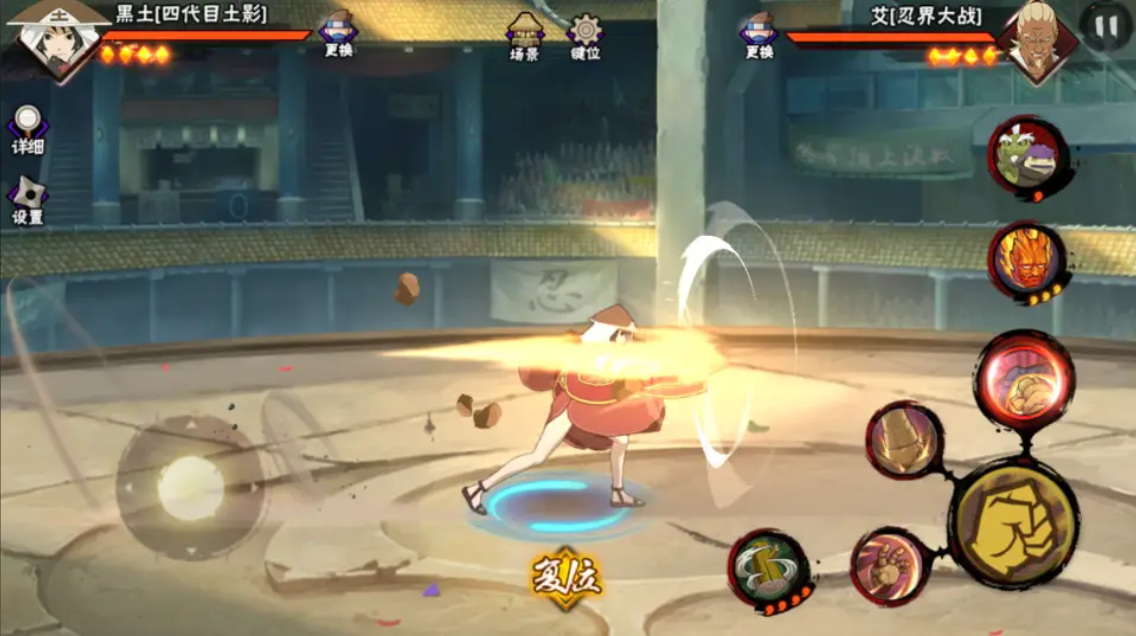Screen dimensions: 1136x636
Task: Change the 场景 training scene
Action: click(x=525, y=37)
